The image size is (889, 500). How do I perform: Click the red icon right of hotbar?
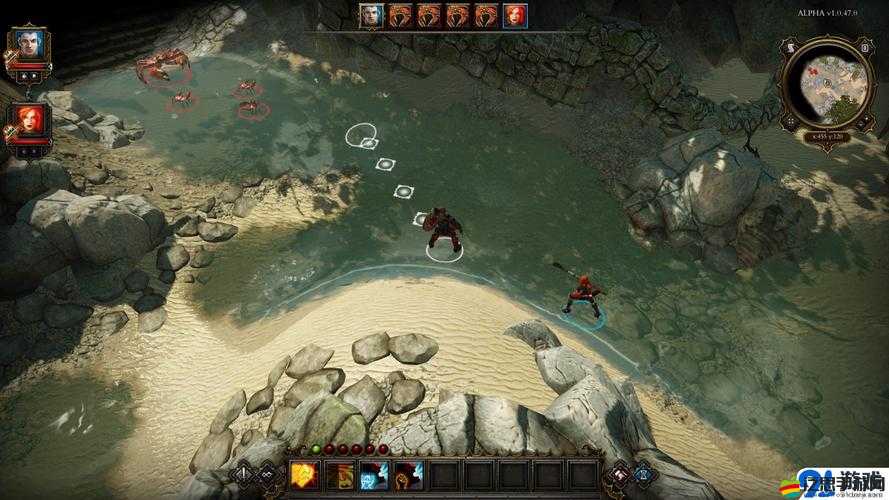pos(618,474)
